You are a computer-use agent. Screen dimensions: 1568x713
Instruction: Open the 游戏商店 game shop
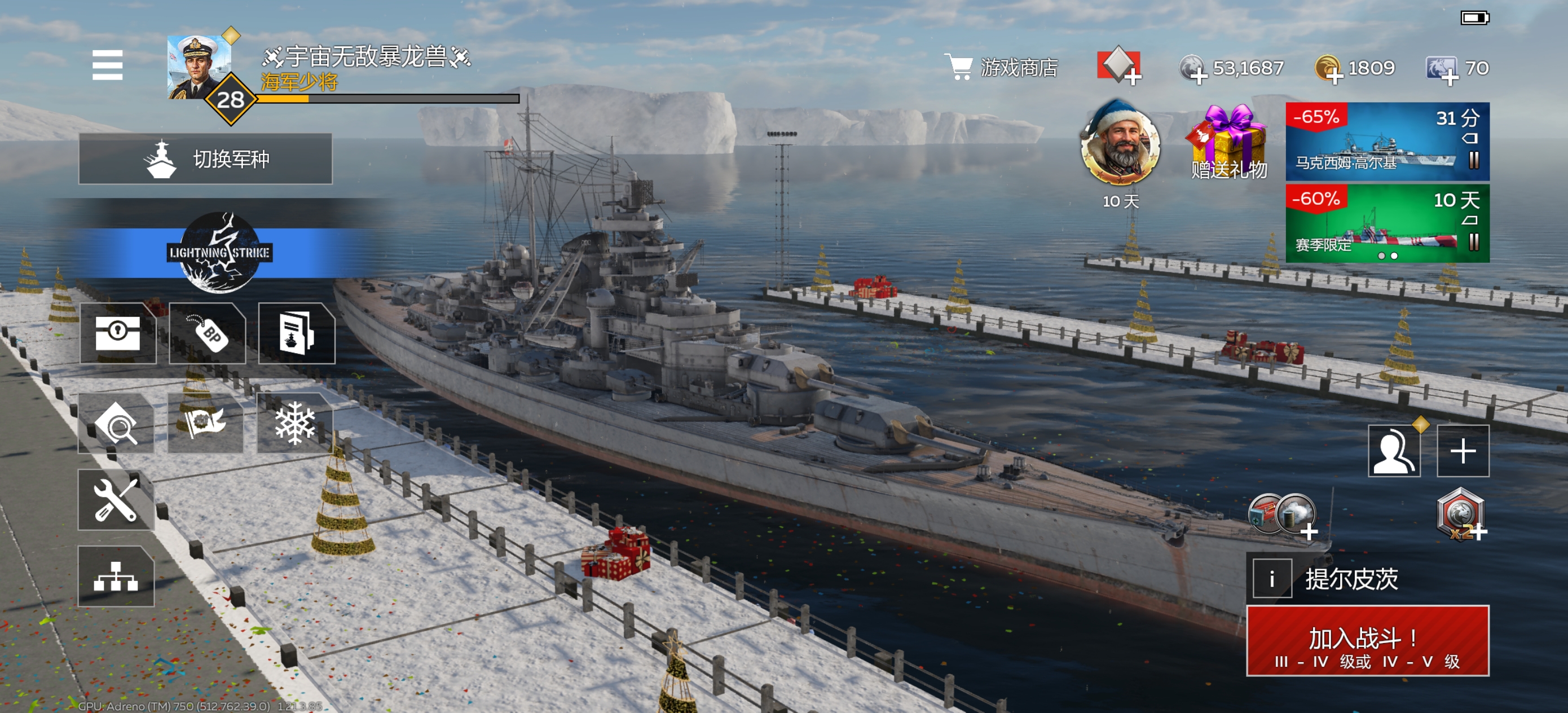click(1001, 68)
